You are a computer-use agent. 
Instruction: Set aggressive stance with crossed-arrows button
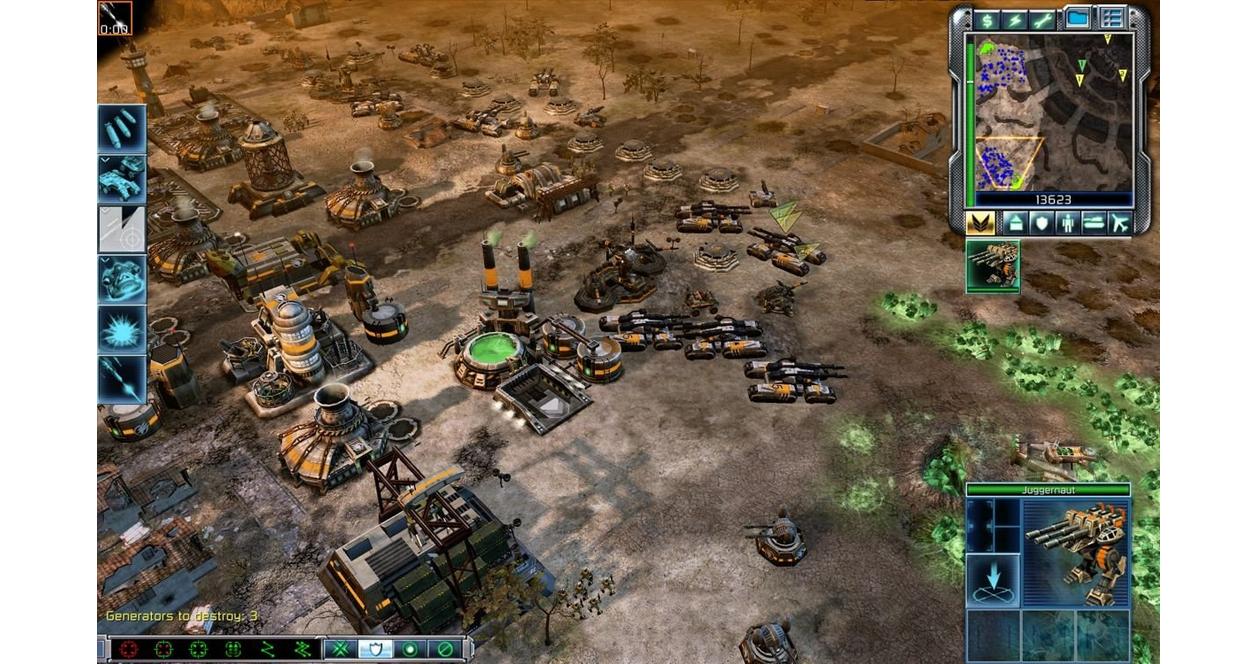point(340,649)
